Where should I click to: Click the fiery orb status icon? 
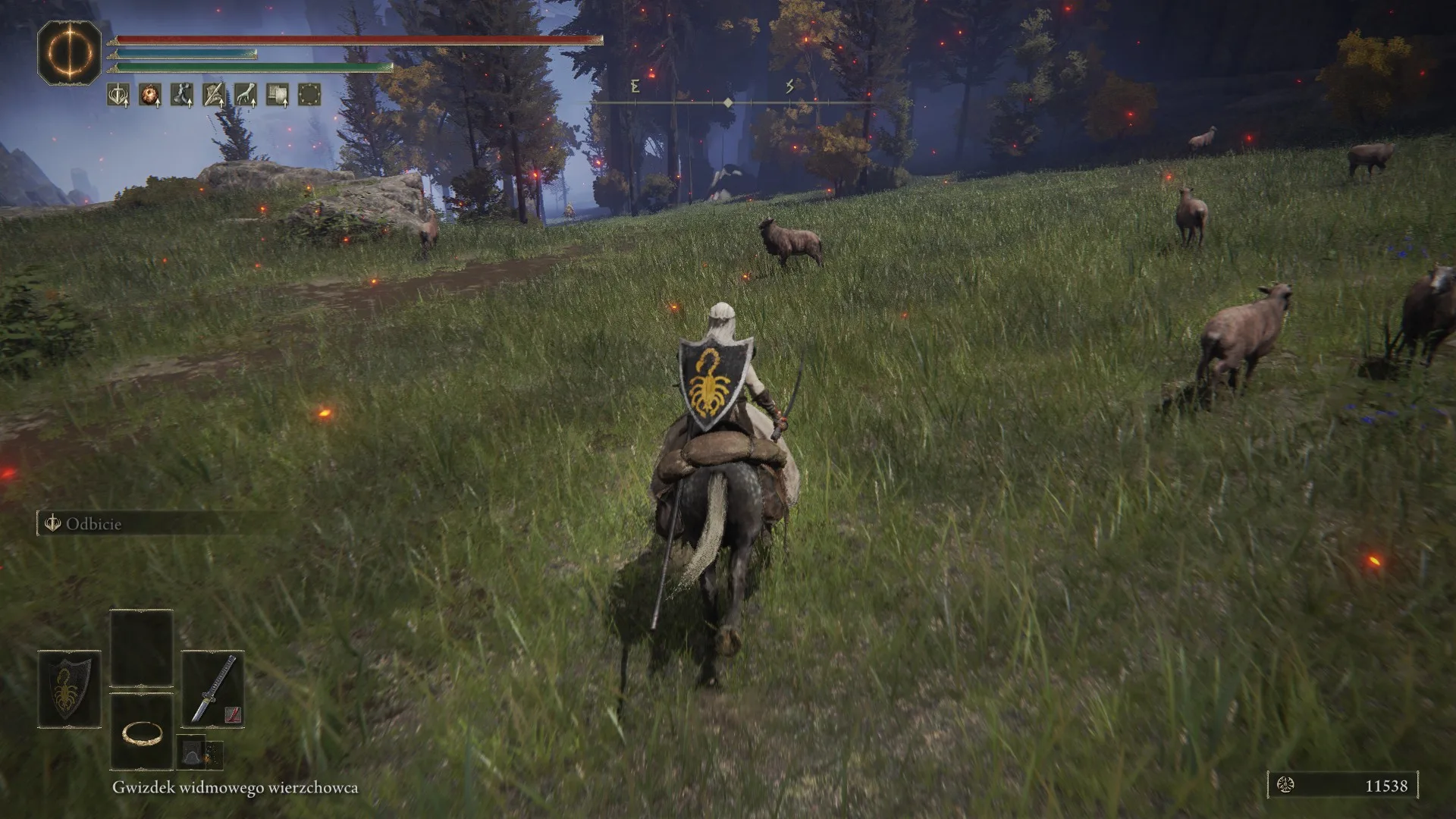point(149,95)
